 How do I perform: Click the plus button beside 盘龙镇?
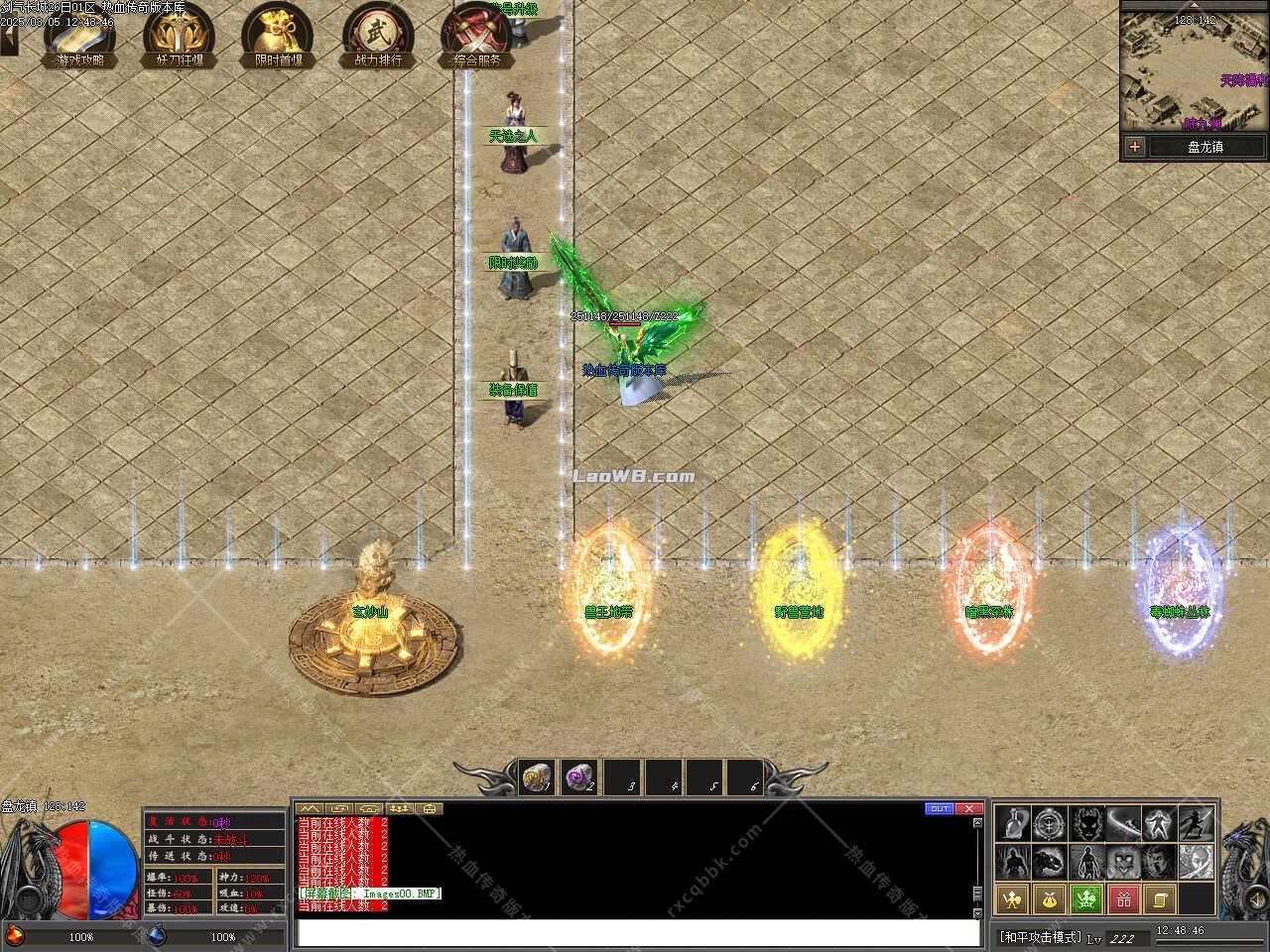1134,147
